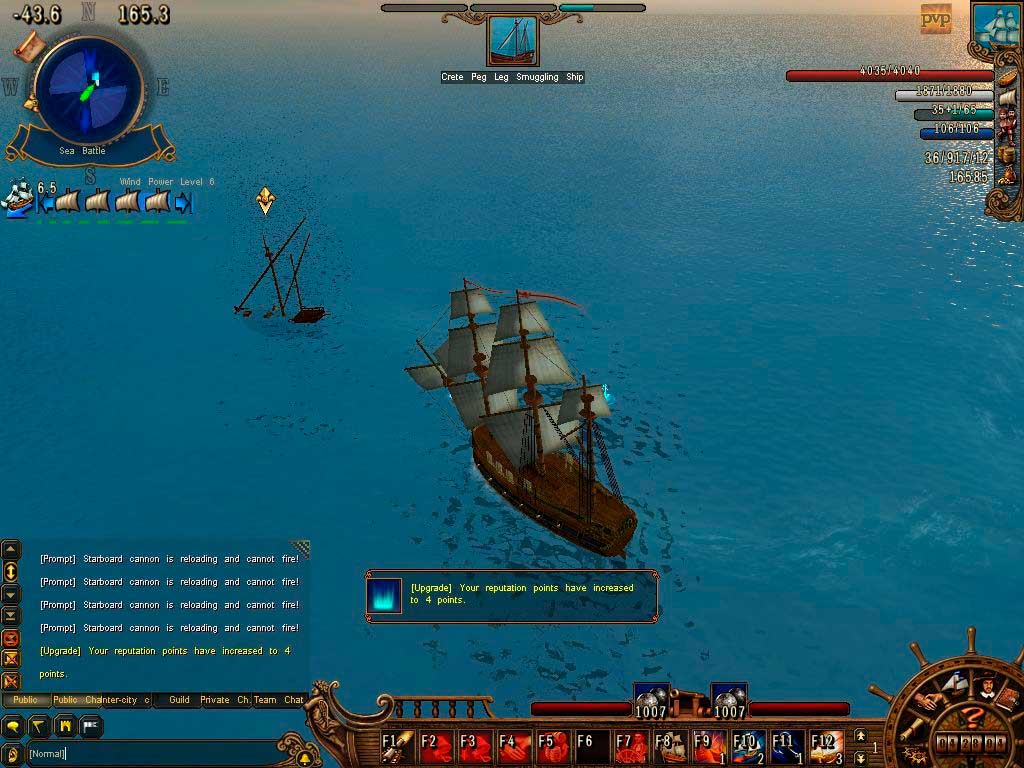The image size is (1024, 768).
Task: Focus the Normal chat input field
Action: point(150,753)
